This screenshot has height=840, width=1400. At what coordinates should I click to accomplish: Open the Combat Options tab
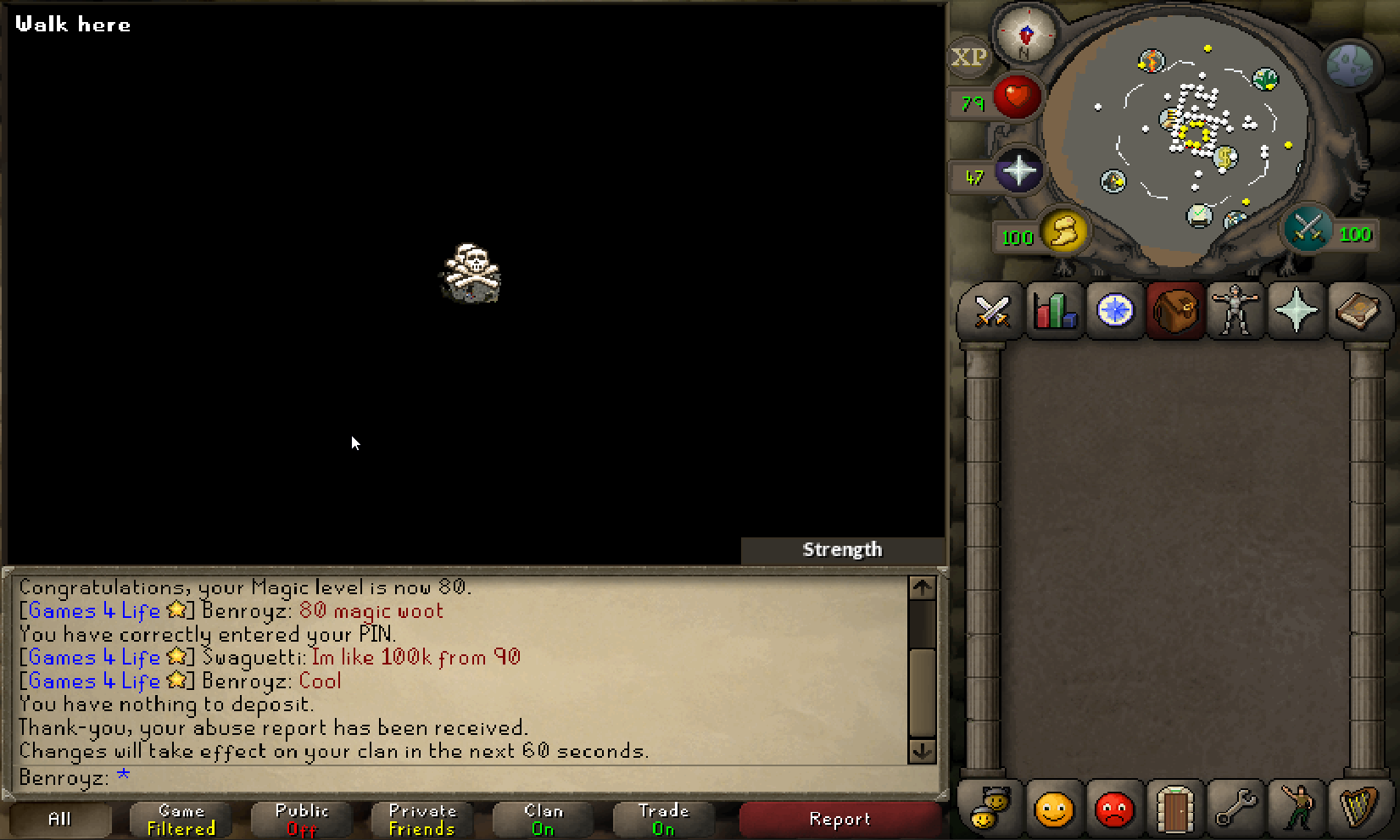pyautogui.click(x=991, y=312)
